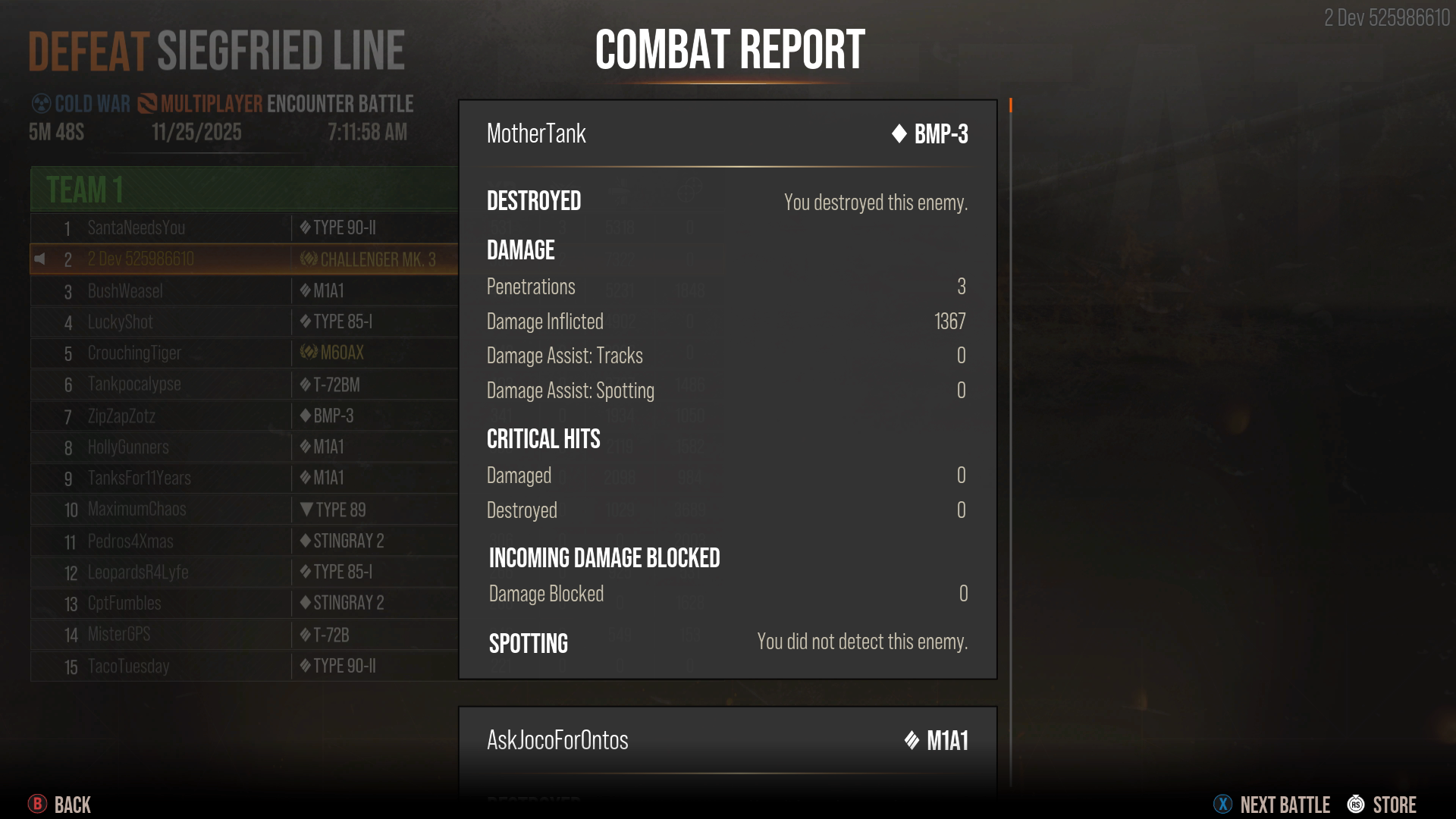Image resolution: width=1456 pixels, height=819 pixels.
Task: Choose CptFumbles in the roster
Action: [x=124, y=604]
